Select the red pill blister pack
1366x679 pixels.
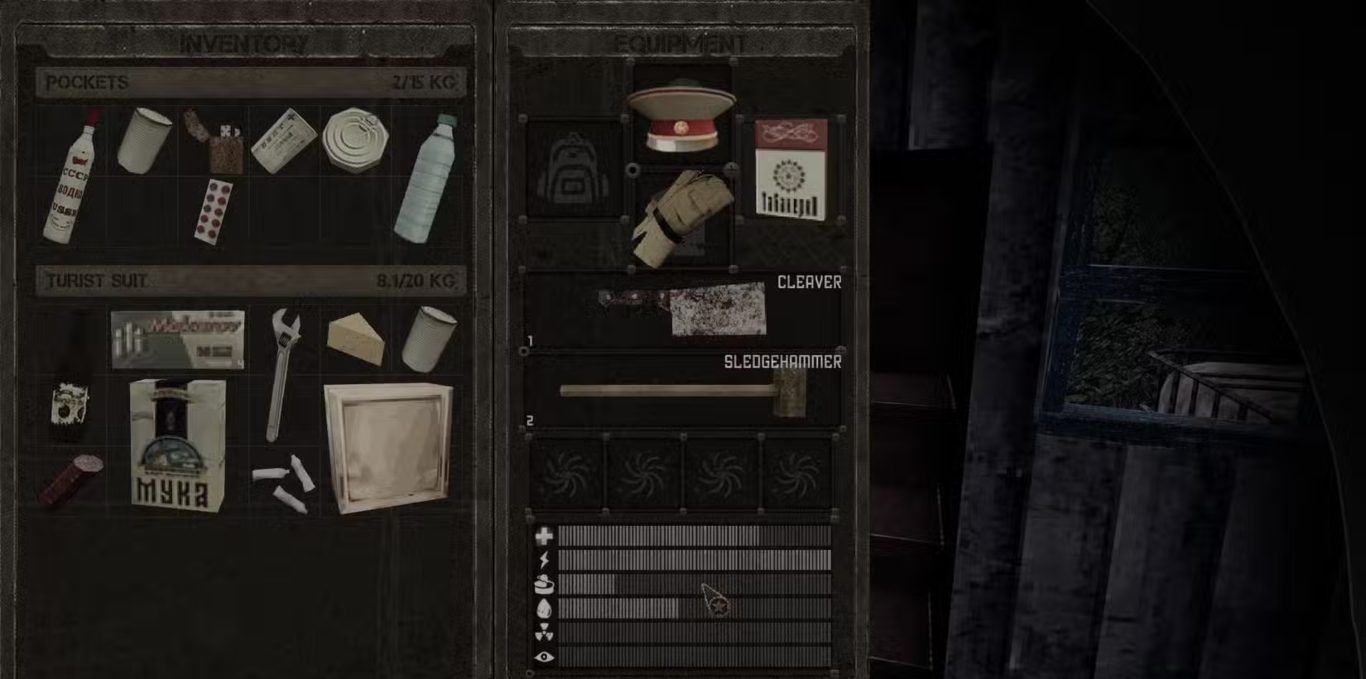tap(214, 210)
